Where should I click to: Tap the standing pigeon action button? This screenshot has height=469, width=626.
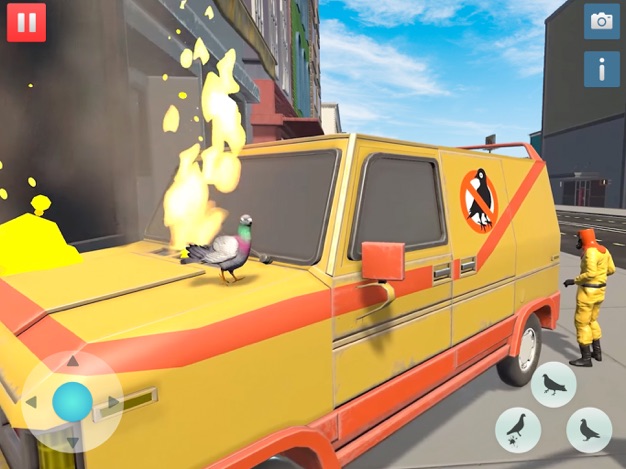pos(589,430)
